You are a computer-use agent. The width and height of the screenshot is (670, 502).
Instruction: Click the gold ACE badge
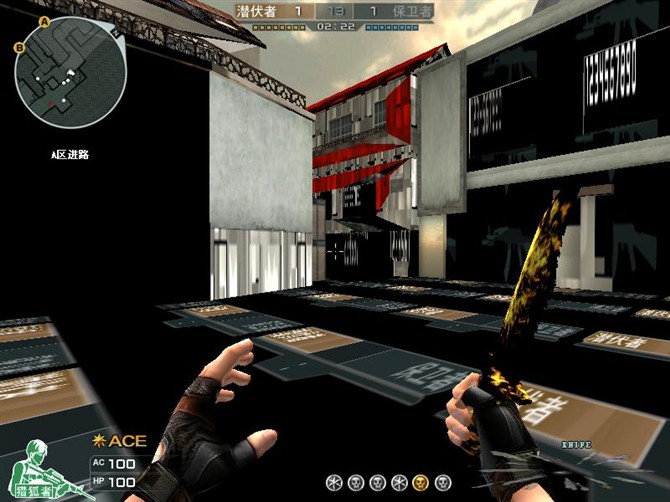coord(120,440)
